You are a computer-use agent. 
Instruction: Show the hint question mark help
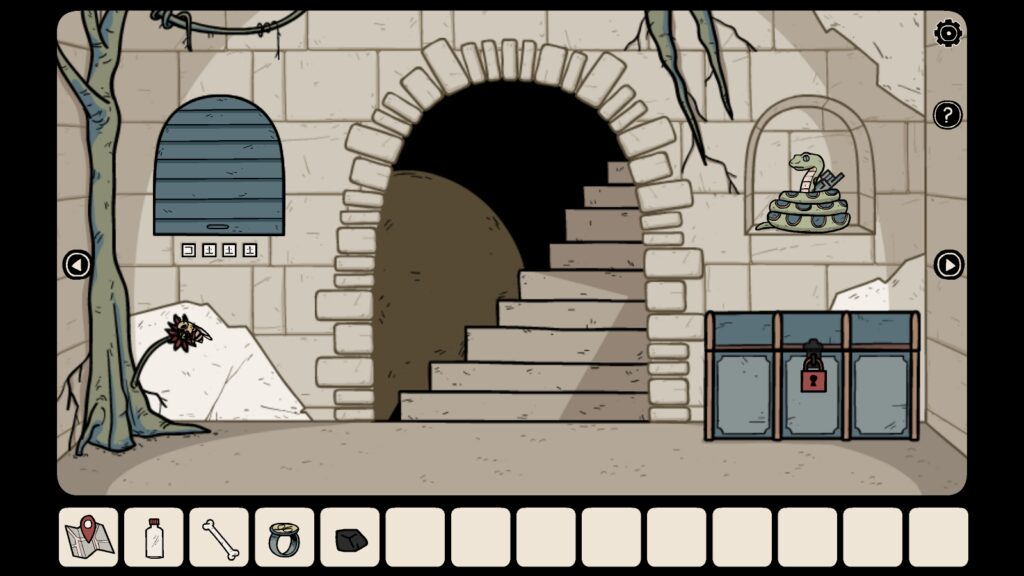[947, 115]
